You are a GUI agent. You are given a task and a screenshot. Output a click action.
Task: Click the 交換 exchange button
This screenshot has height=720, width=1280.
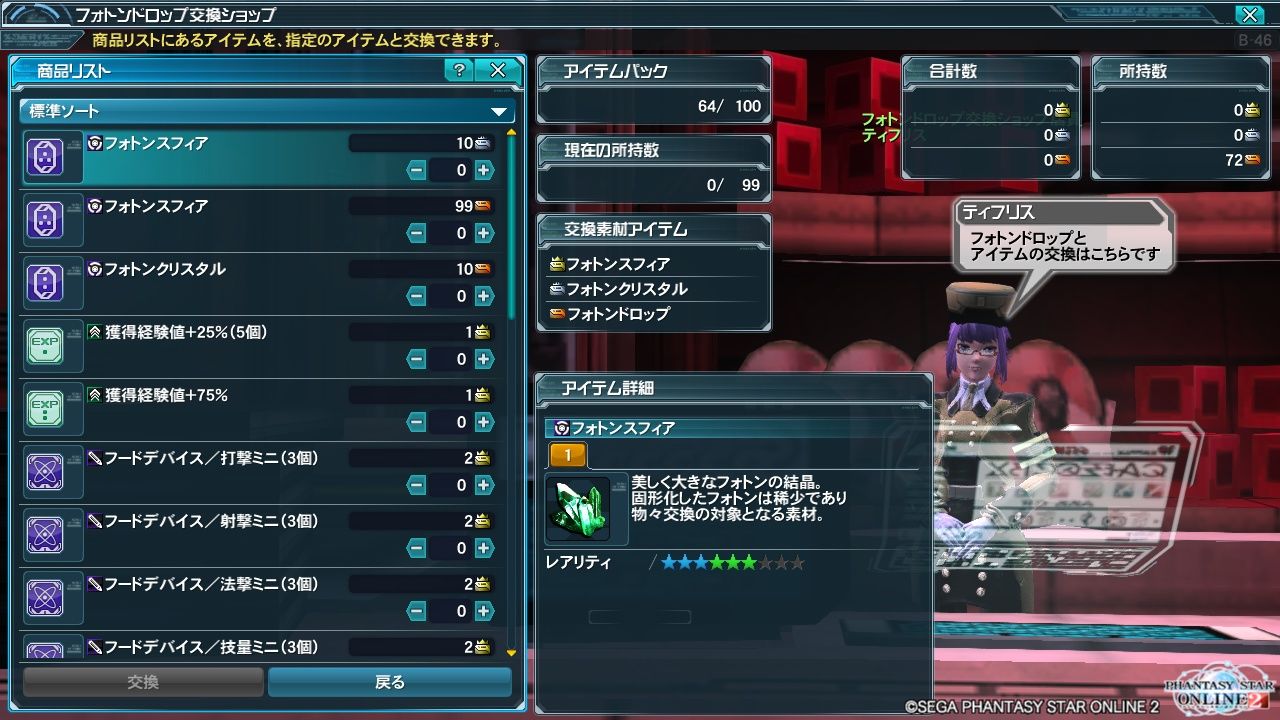(143, 682)
